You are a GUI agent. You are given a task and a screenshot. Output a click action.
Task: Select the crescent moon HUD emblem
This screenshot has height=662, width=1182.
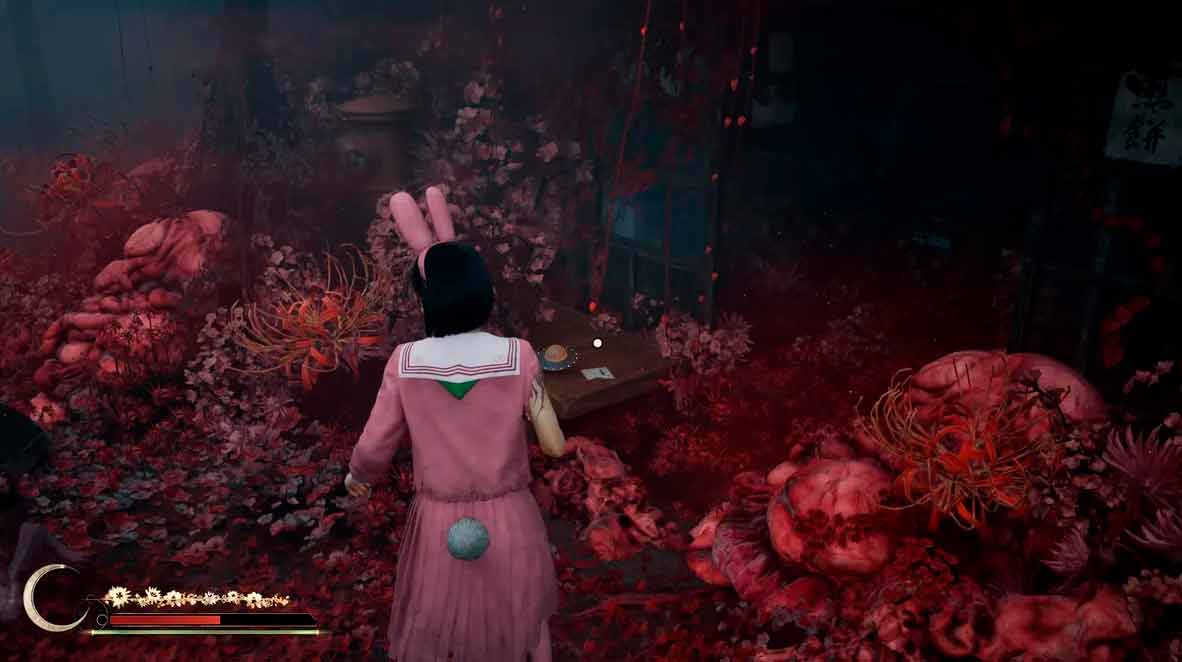pos(48,598)
